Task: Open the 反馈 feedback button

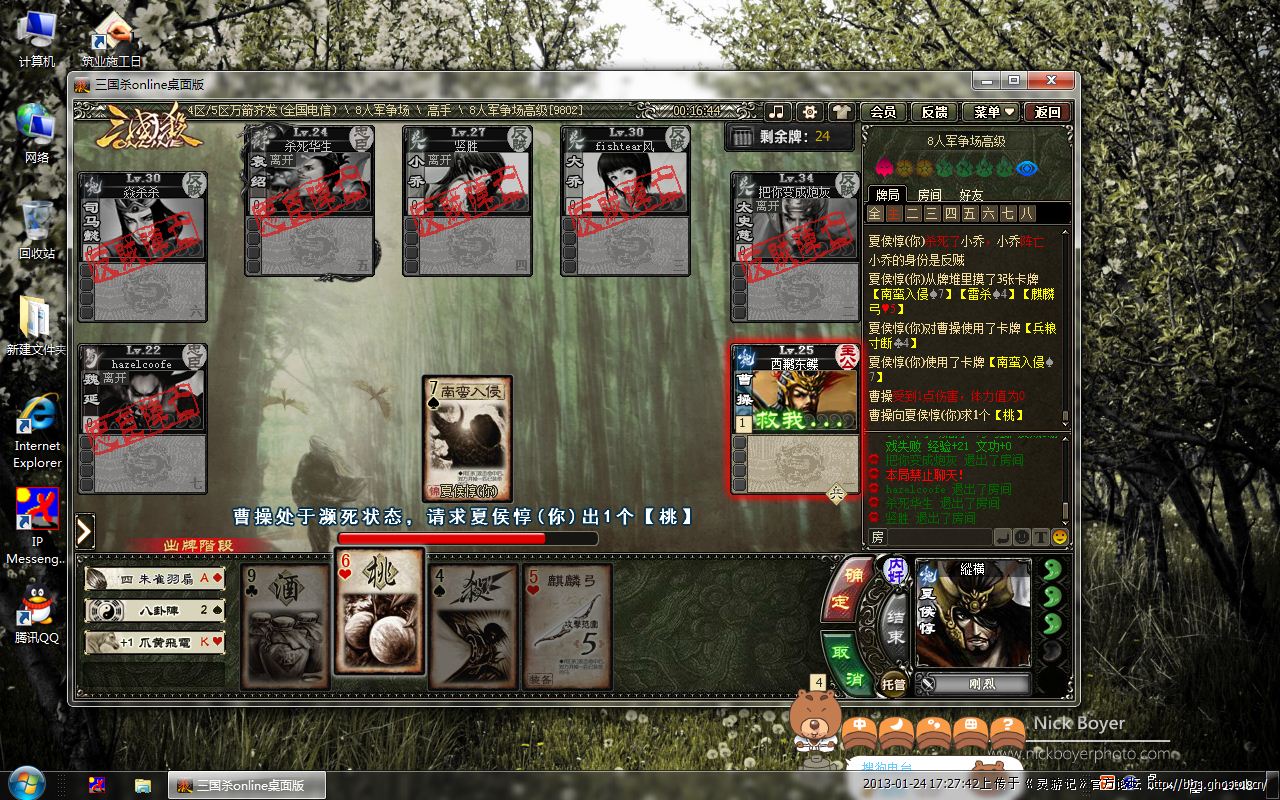Action: pyautogui.click(x=934, y=112)
